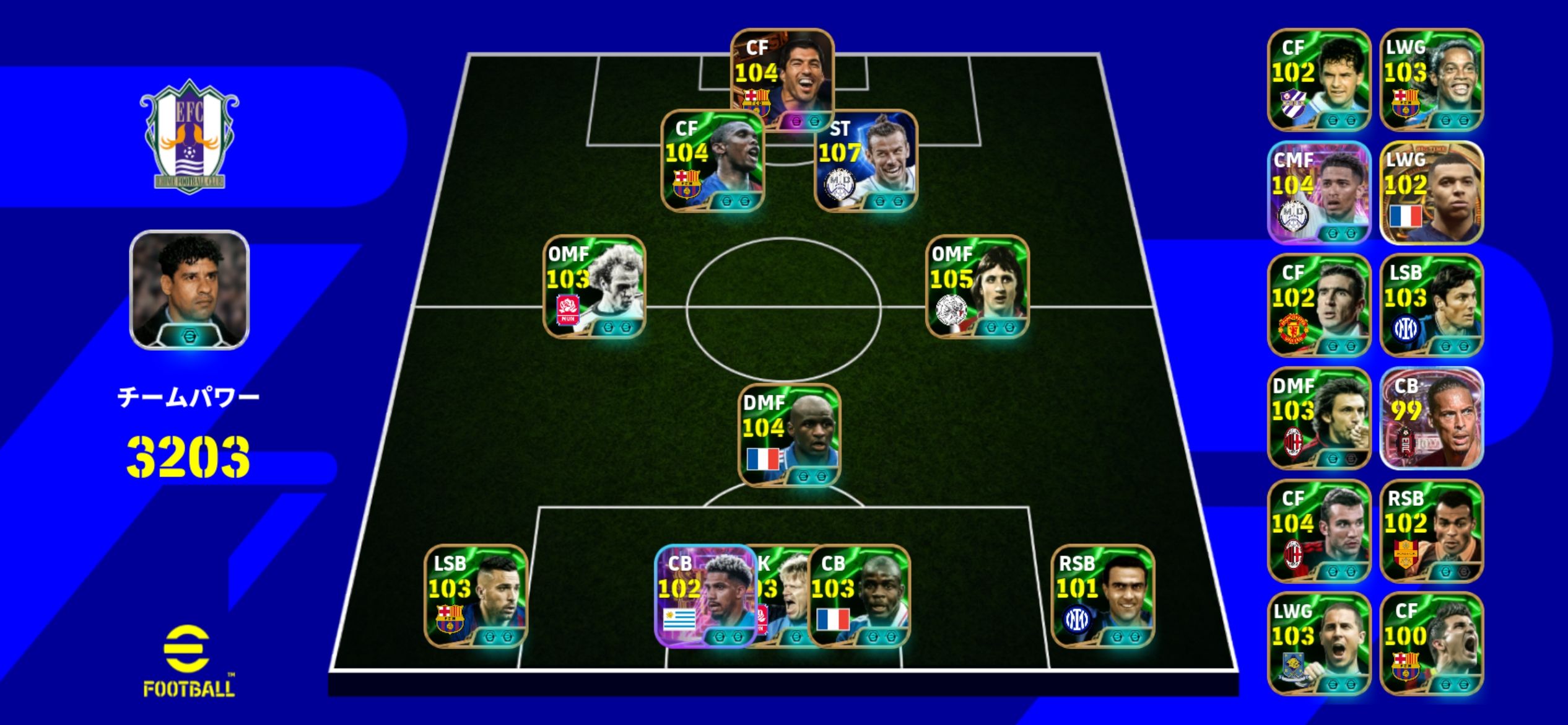Select the DMF 104 card with French flag
The image size is (1568, 725).
tap(789, 435)
